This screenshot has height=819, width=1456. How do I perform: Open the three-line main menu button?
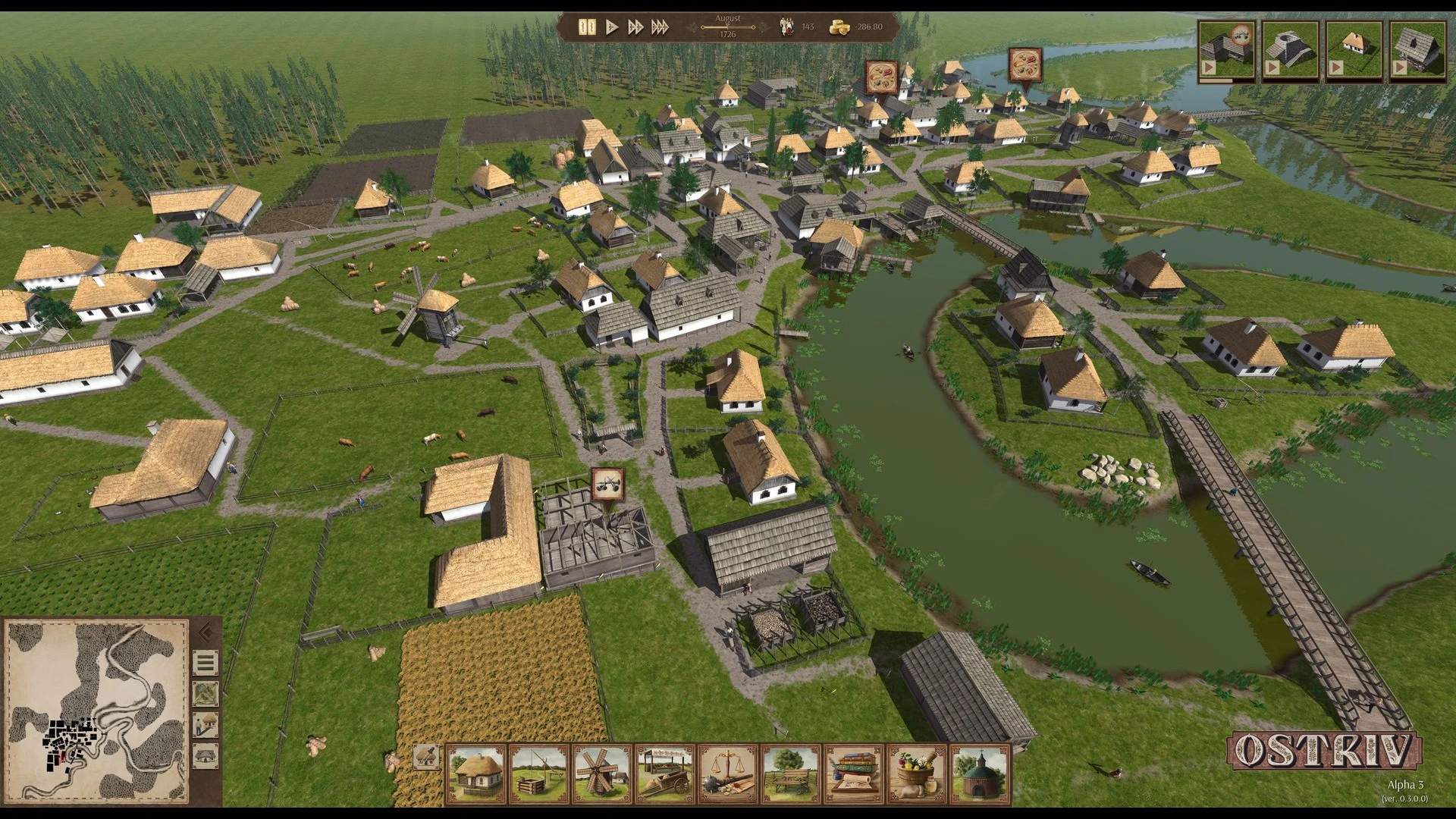[x=206, y=664]
